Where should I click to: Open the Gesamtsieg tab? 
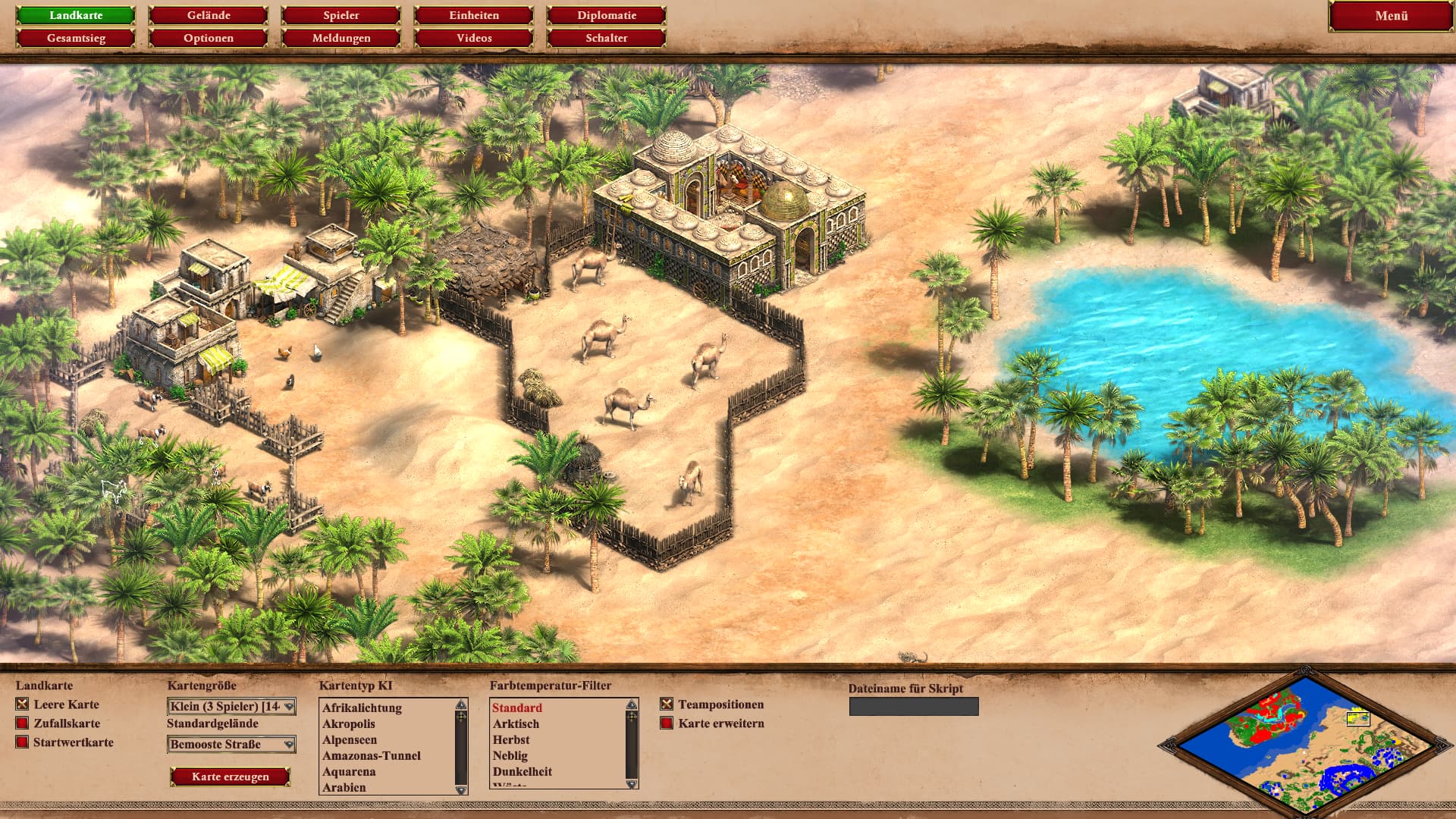click(x=76, y=38)
